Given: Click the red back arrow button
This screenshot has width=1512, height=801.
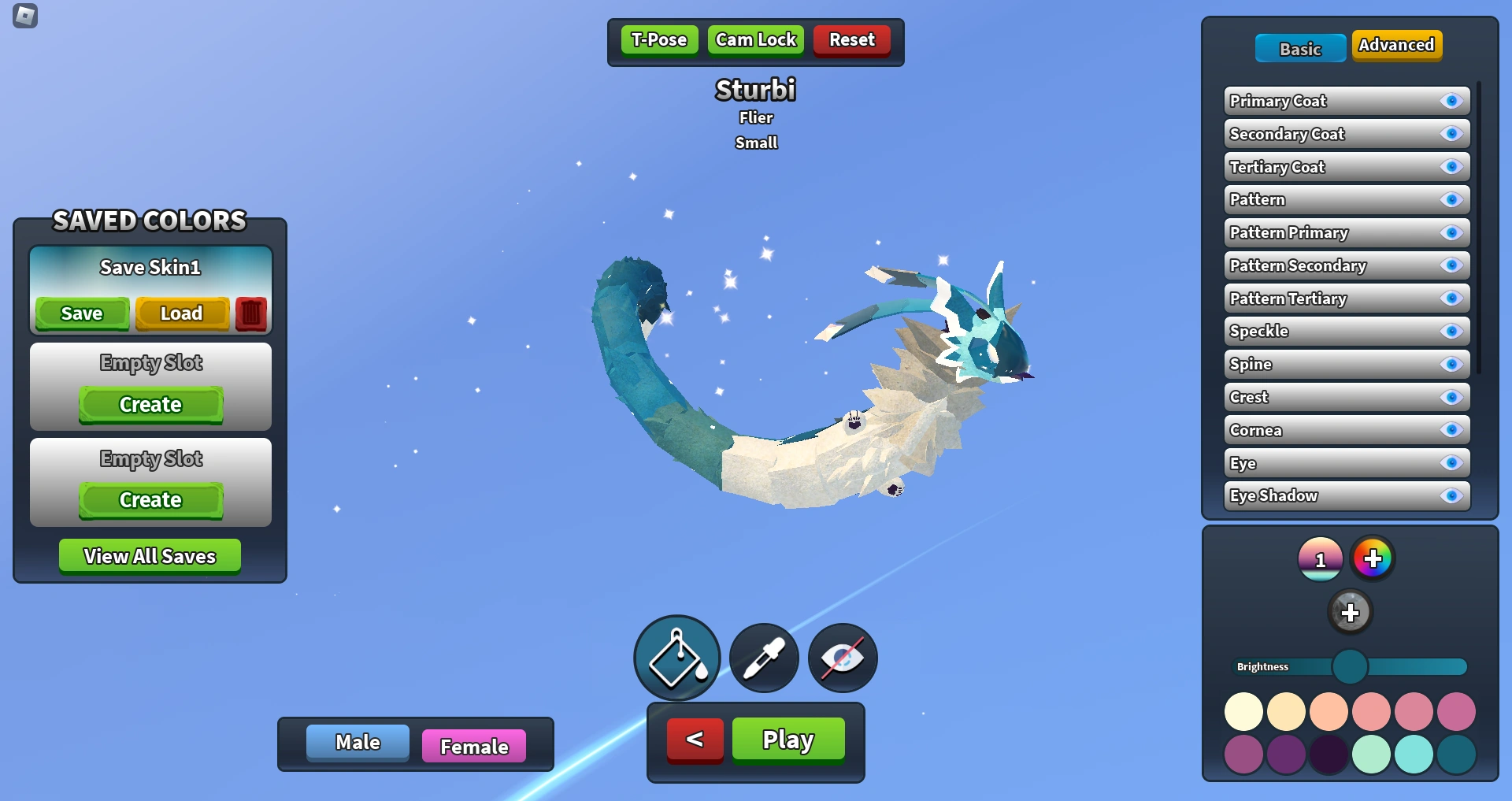Looking at the screenshot, I should tap(694, 739).
